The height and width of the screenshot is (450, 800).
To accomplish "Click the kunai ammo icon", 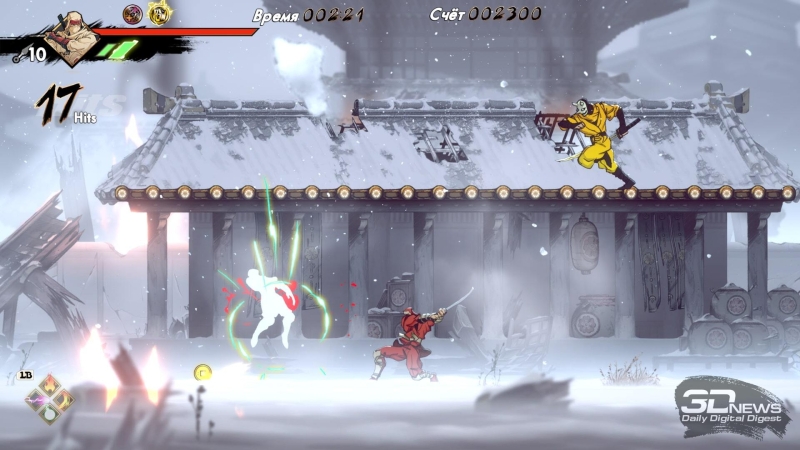I will 18,57.
